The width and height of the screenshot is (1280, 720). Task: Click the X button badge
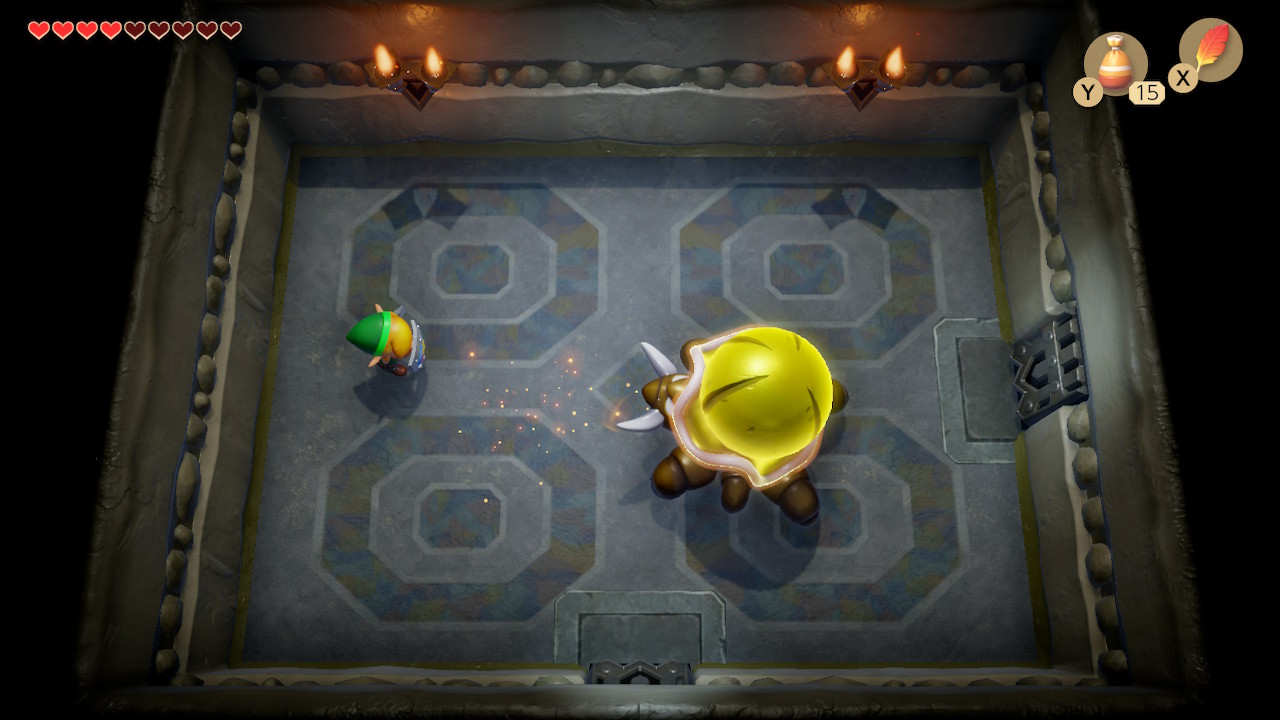(1183, 78)
